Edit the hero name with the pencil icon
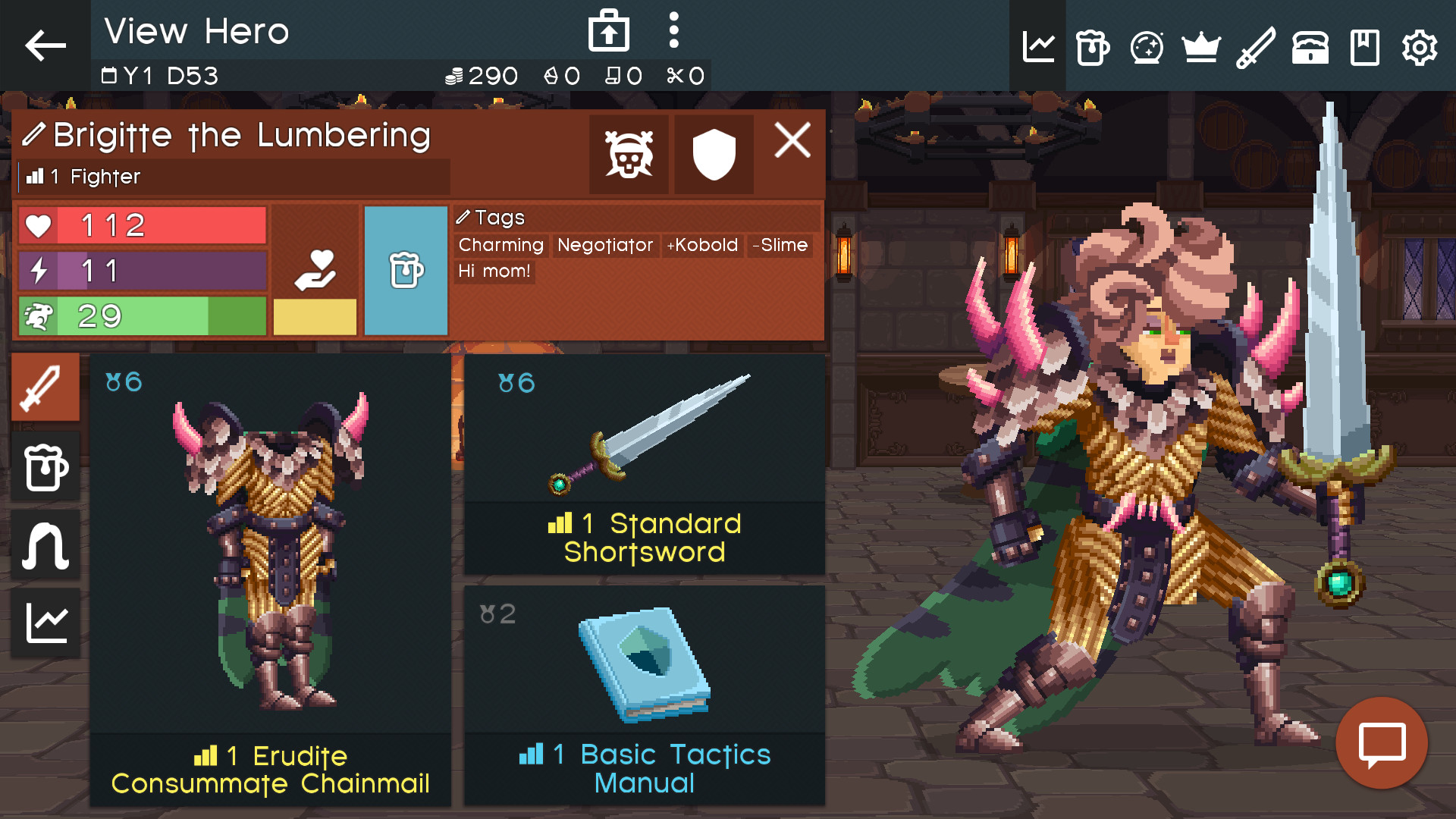This screenshot has height=819, width=1456. tap(33, 133)
